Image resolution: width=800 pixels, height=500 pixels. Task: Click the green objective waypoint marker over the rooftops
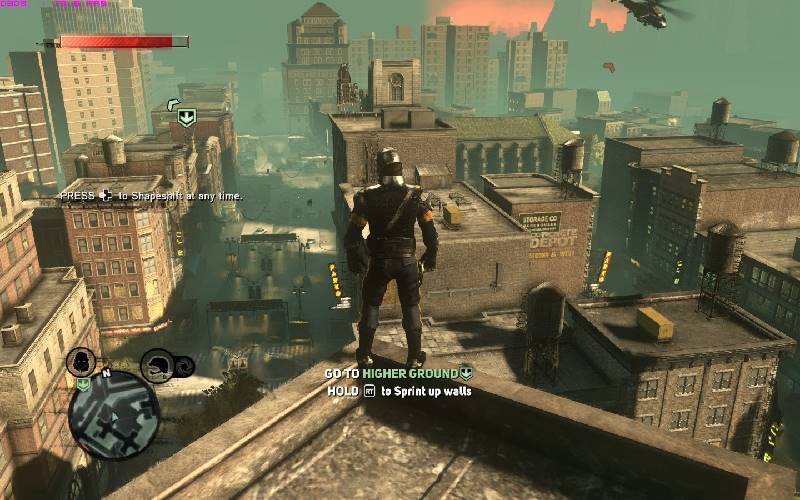[x=186, y=117]
